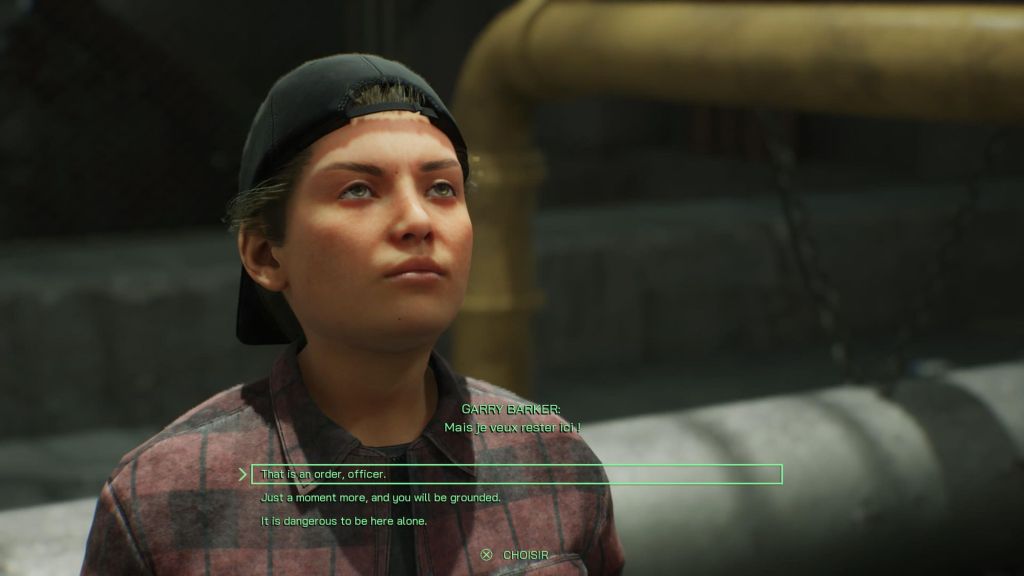The height and width of the screenshot is (576, 1024).
Task: Pick "It is dangerous to be here alone."
Action: click(x=343, y=520)
